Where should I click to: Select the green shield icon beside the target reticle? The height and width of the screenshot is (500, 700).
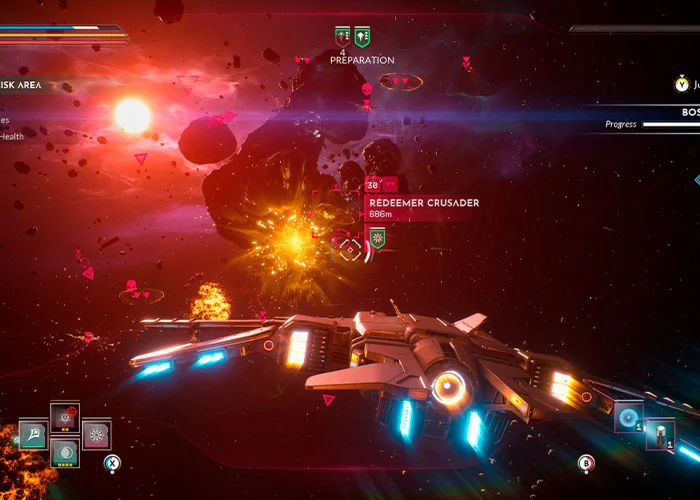(x=377, y=238)
